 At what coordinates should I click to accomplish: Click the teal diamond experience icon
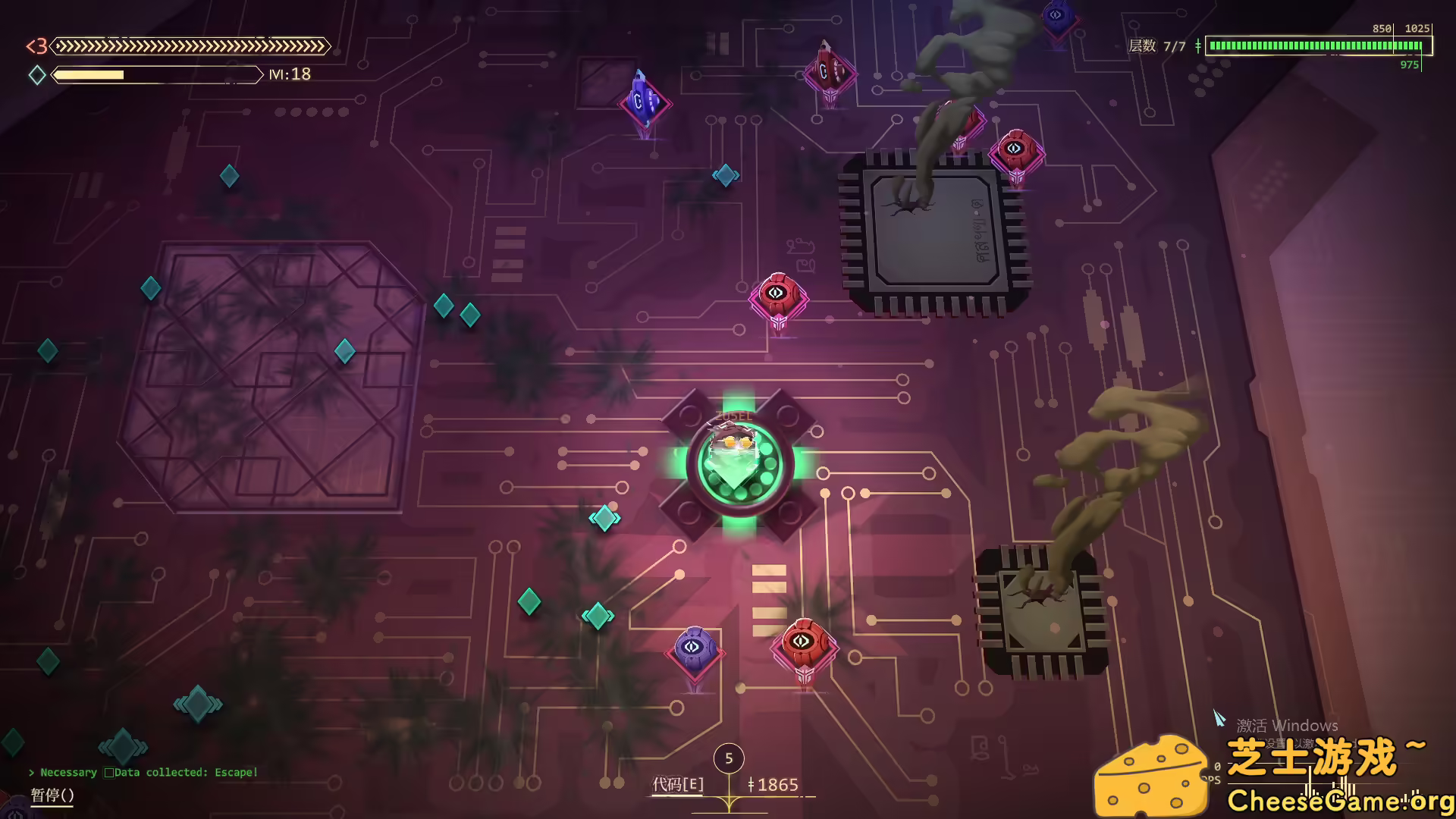point(36,75)
